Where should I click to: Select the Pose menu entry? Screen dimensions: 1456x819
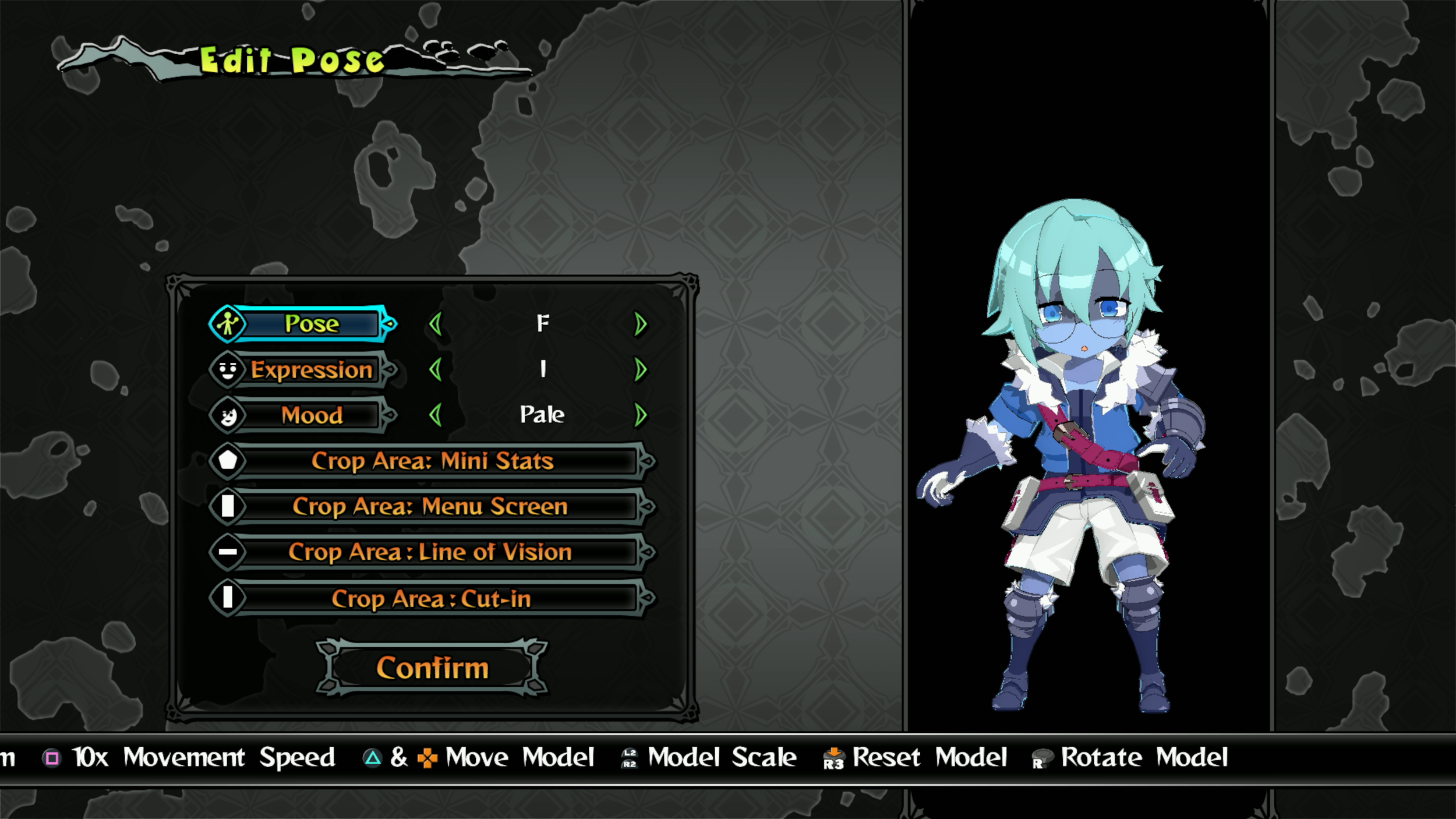pos(311,324)
